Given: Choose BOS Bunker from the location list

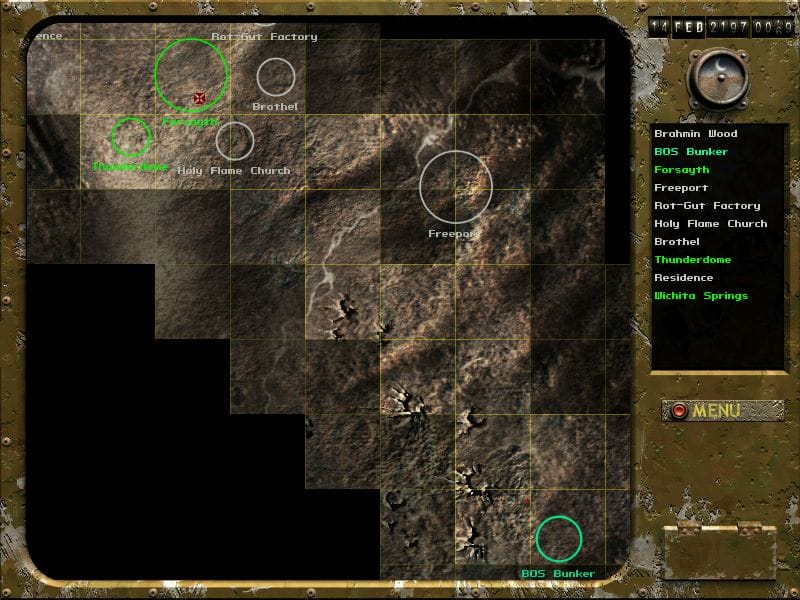Looking at the screenshot, I should (x=690, y=152).
